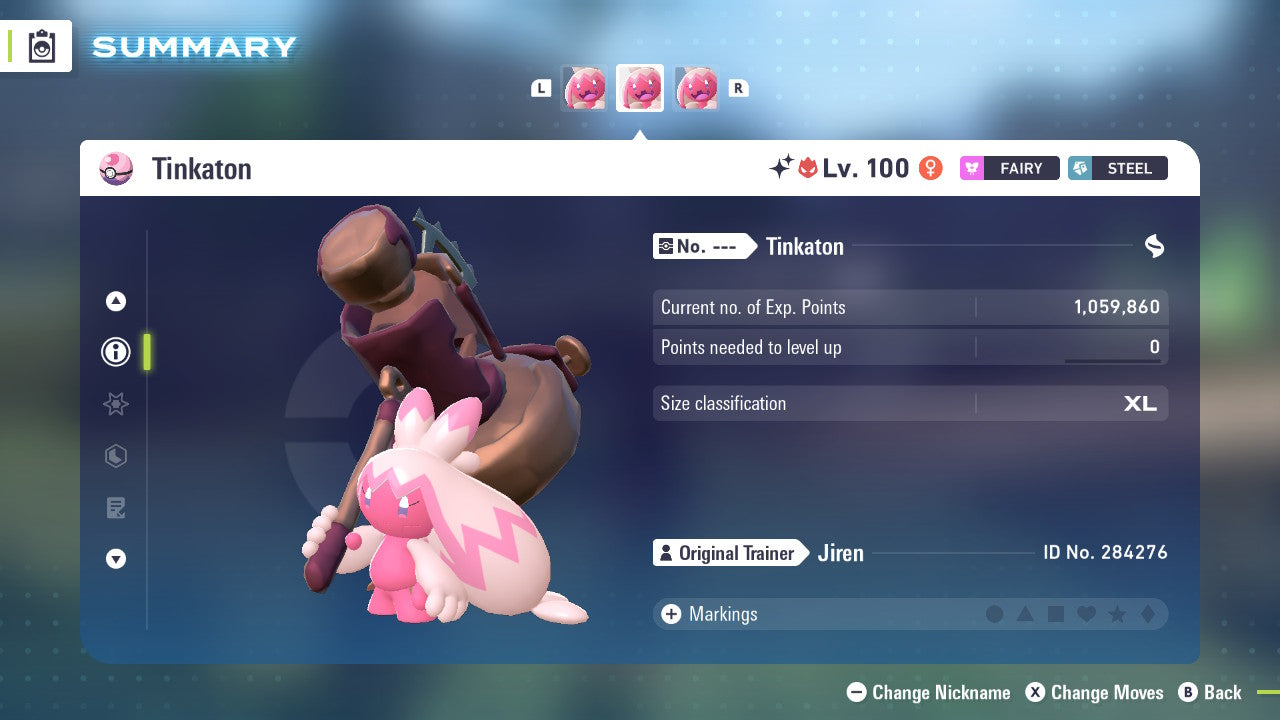The image size is (1280, 720).
Task: Open the memo notepad tab
Action: point(116,508)
